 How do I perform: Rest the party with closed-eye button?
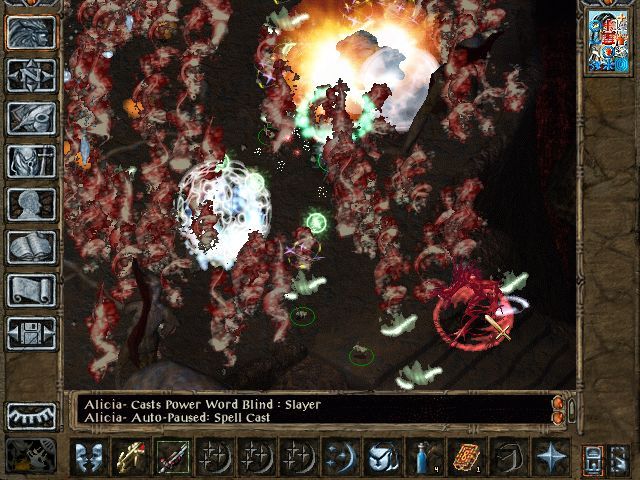(31, 414)
